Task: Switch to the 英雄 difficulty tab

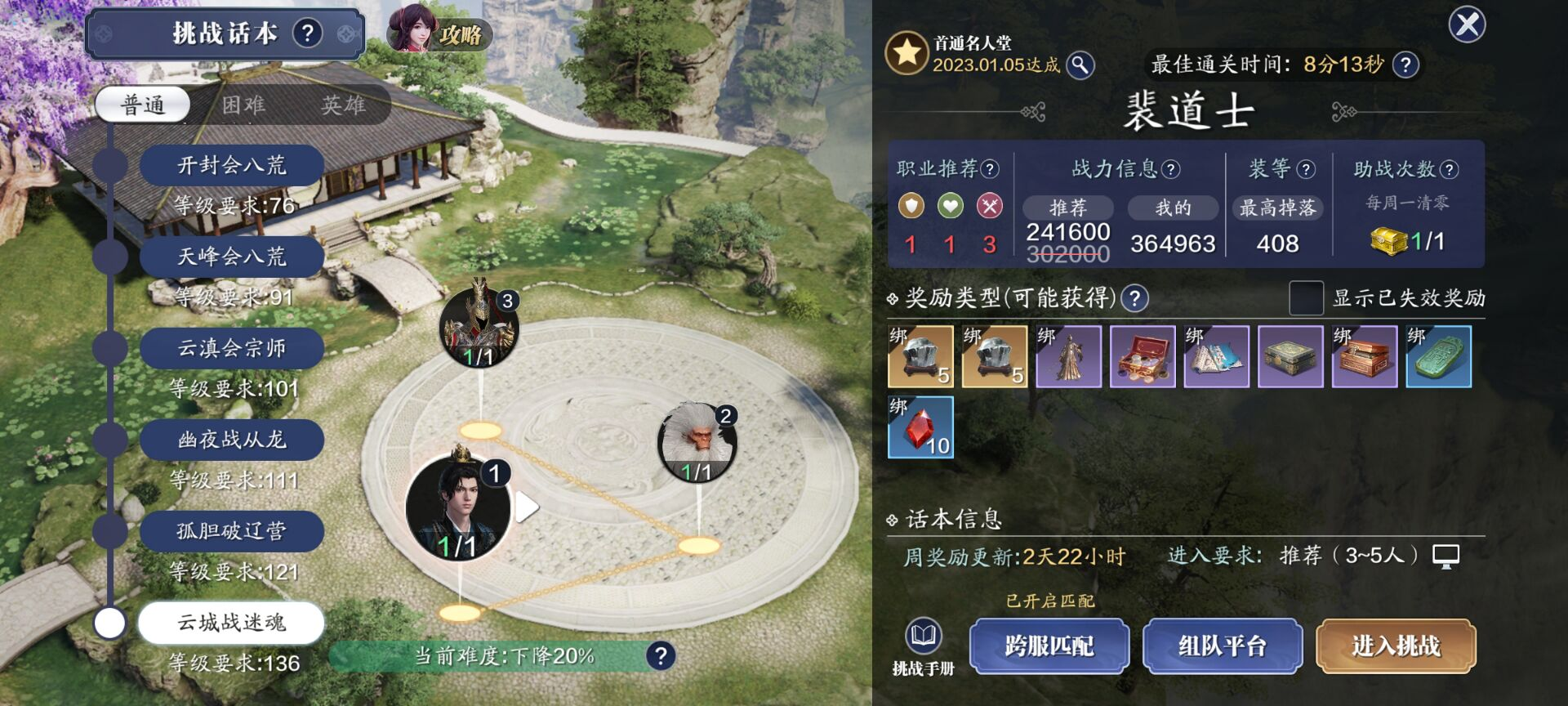Action: tap(343, 105)
